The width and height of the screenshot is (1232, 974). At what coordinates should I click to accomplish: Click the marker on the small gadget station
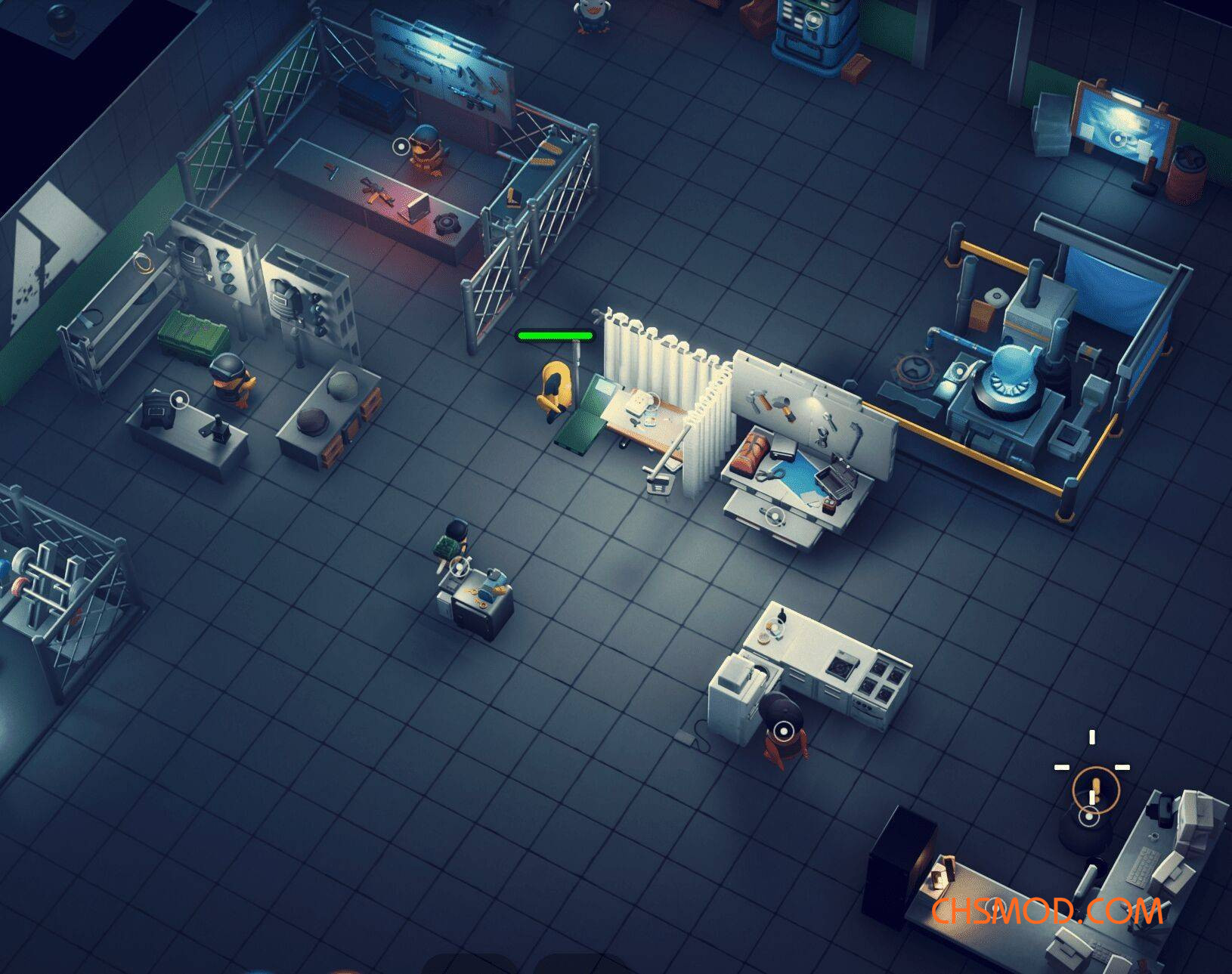pyautogui.click(x=459, y=565)
